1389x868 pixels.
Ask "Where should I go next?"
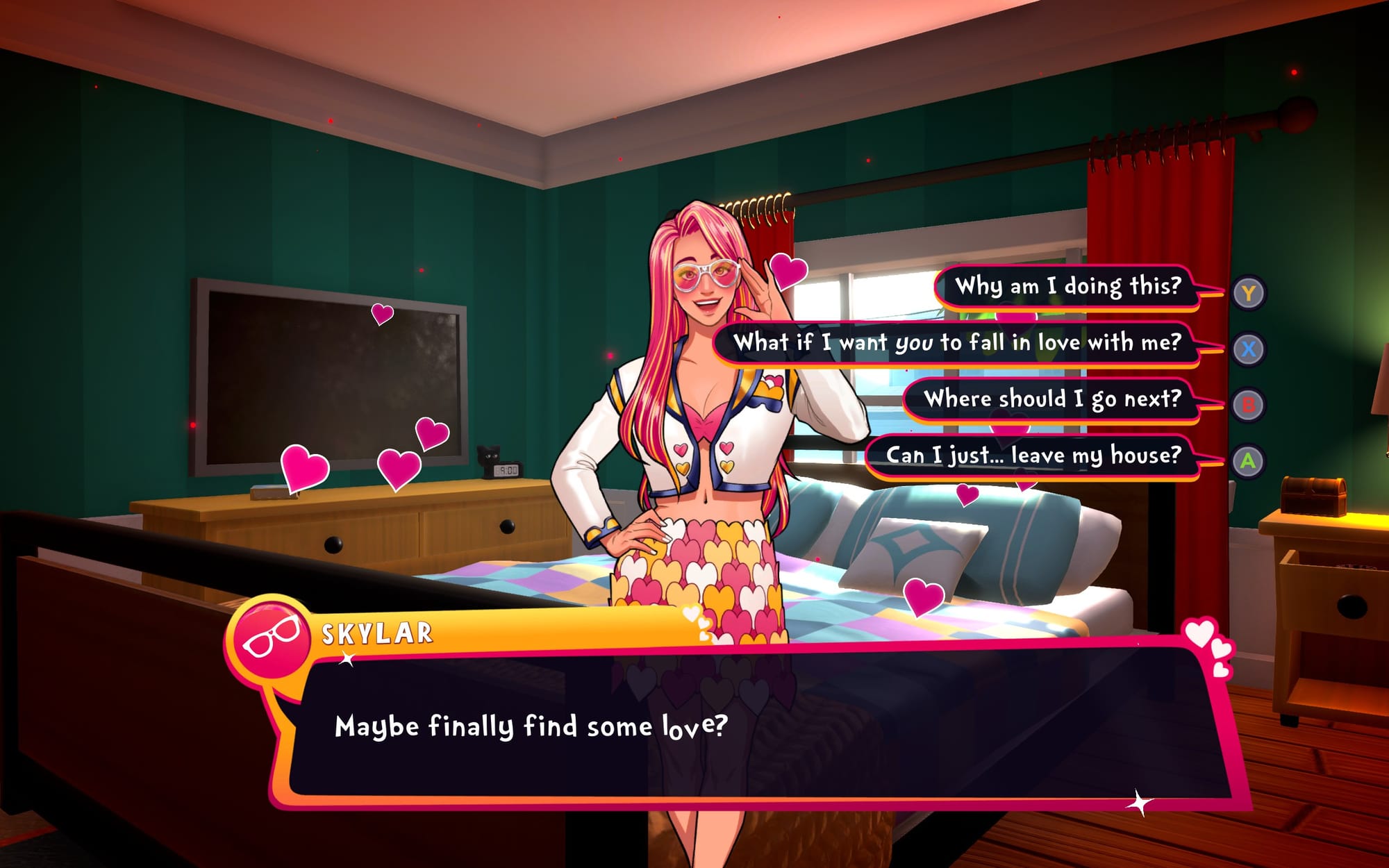(x=1051, y=399)
